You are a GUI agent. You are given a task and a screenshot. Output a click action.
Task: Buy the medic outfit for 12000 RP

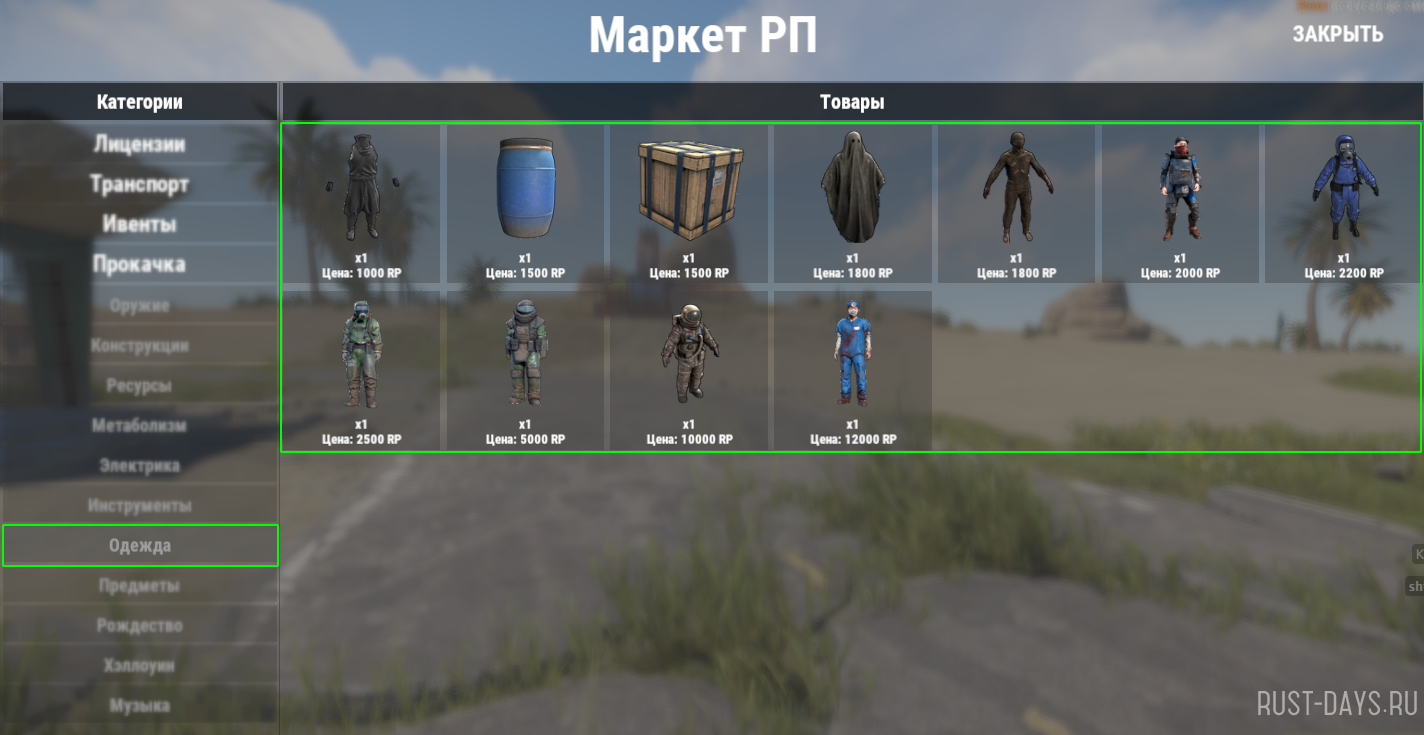click(x=853, y=362)
